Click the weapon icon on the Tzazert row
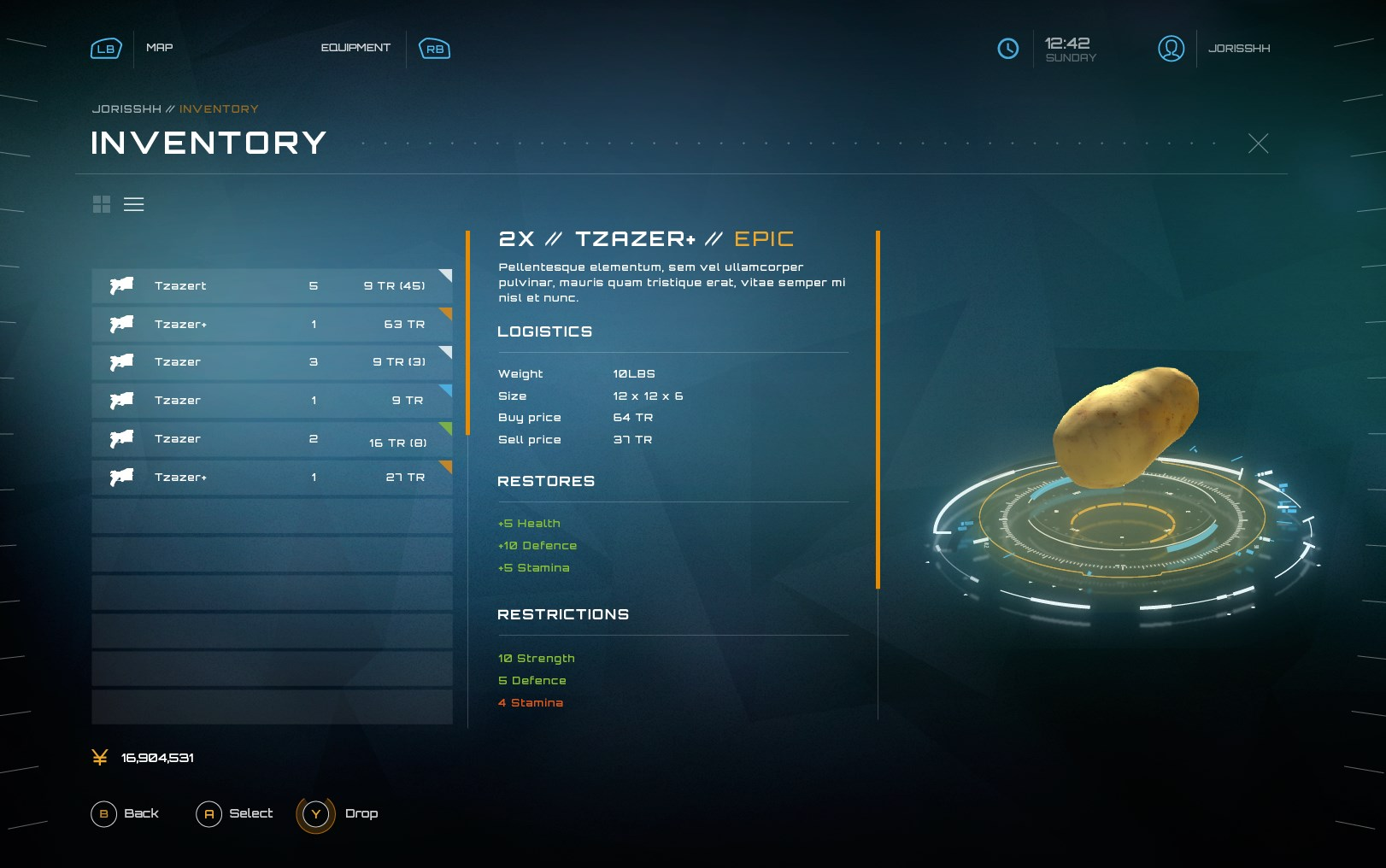 pos(120,285)
